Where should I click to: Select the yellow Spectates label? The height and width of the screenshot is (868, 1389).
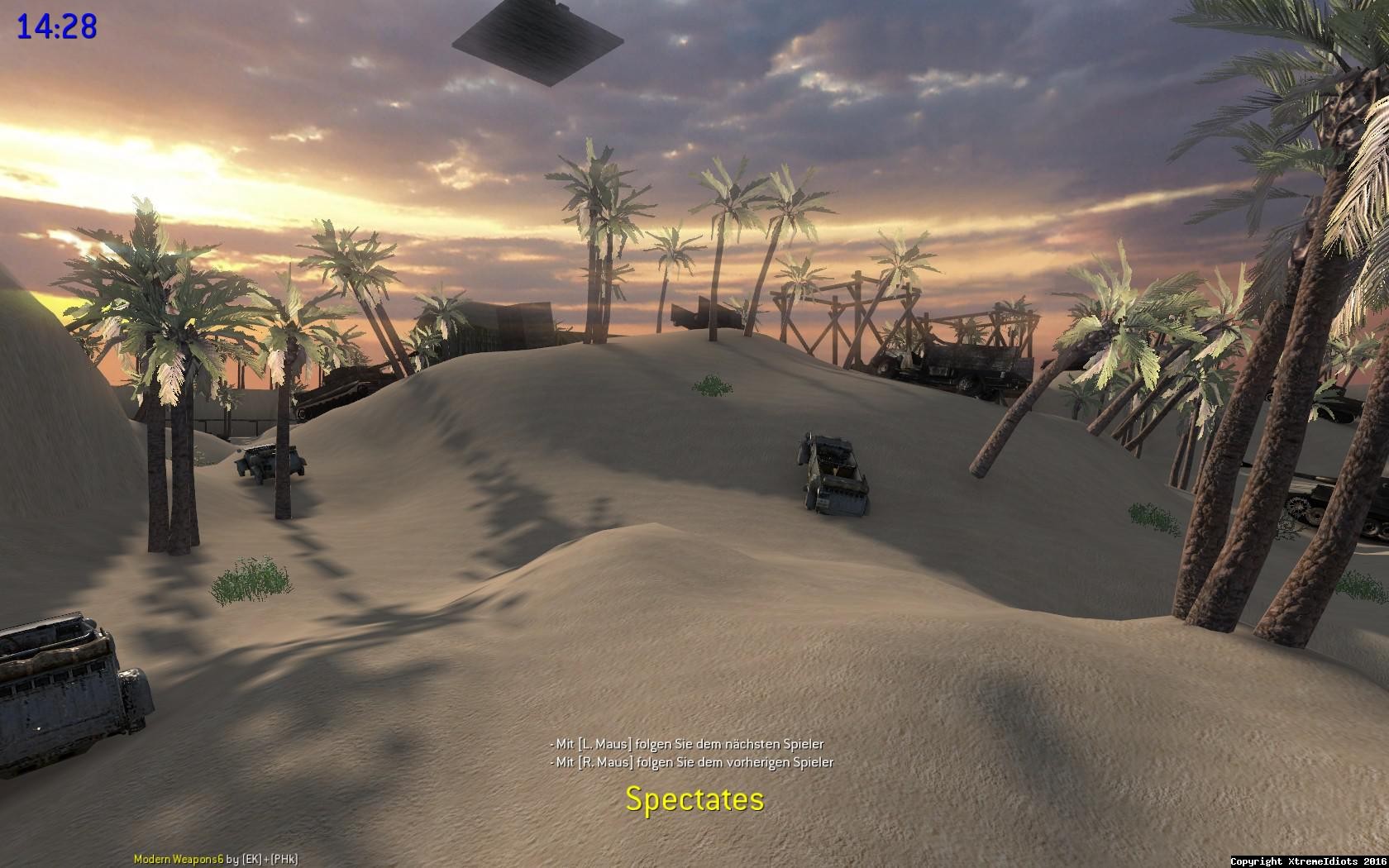click(694, 800)
